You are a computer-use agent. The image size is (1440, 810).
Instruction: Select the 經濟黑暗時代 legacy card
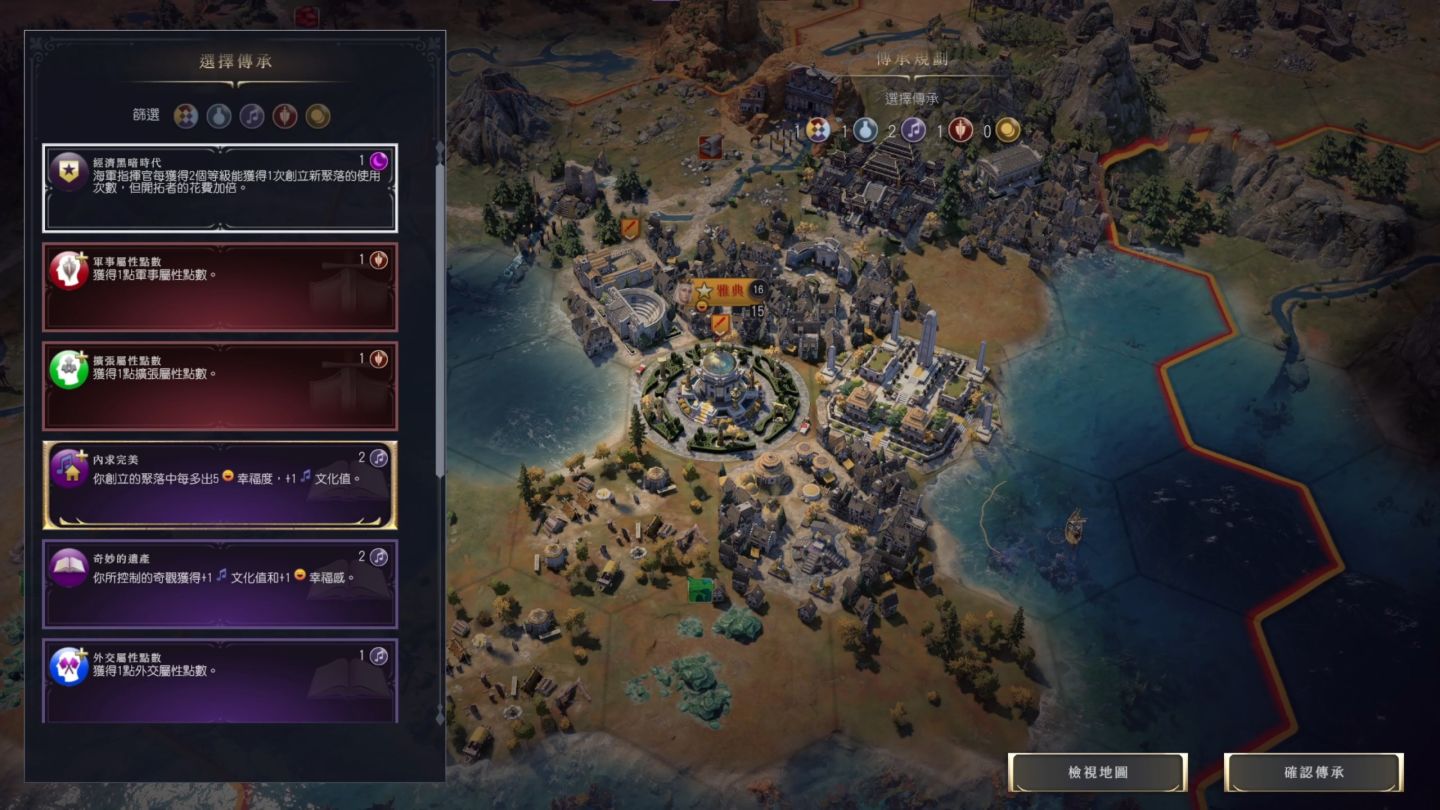(x=220, y=188)
